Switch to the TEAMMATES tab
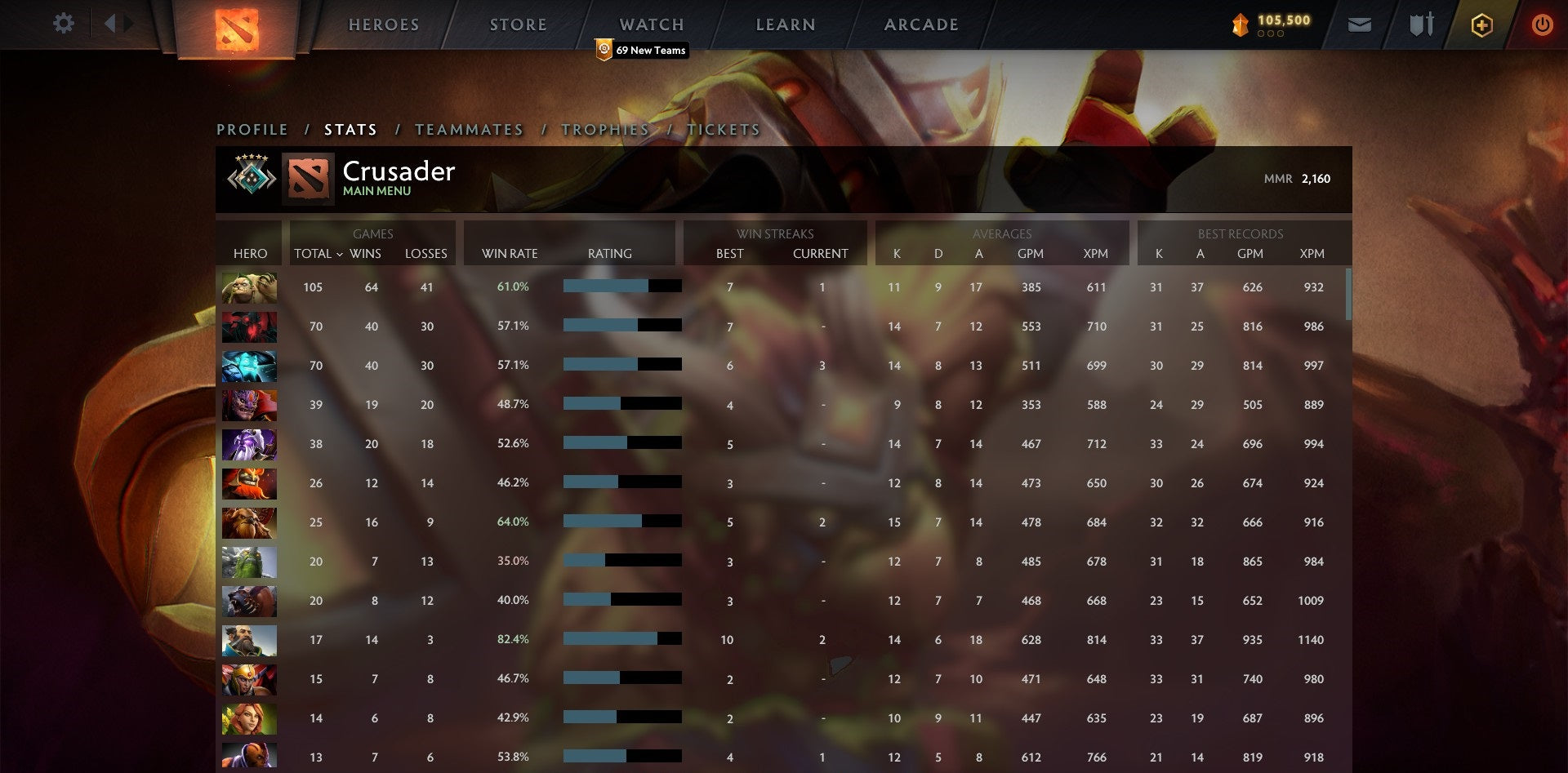 click(x=470, y=129)
